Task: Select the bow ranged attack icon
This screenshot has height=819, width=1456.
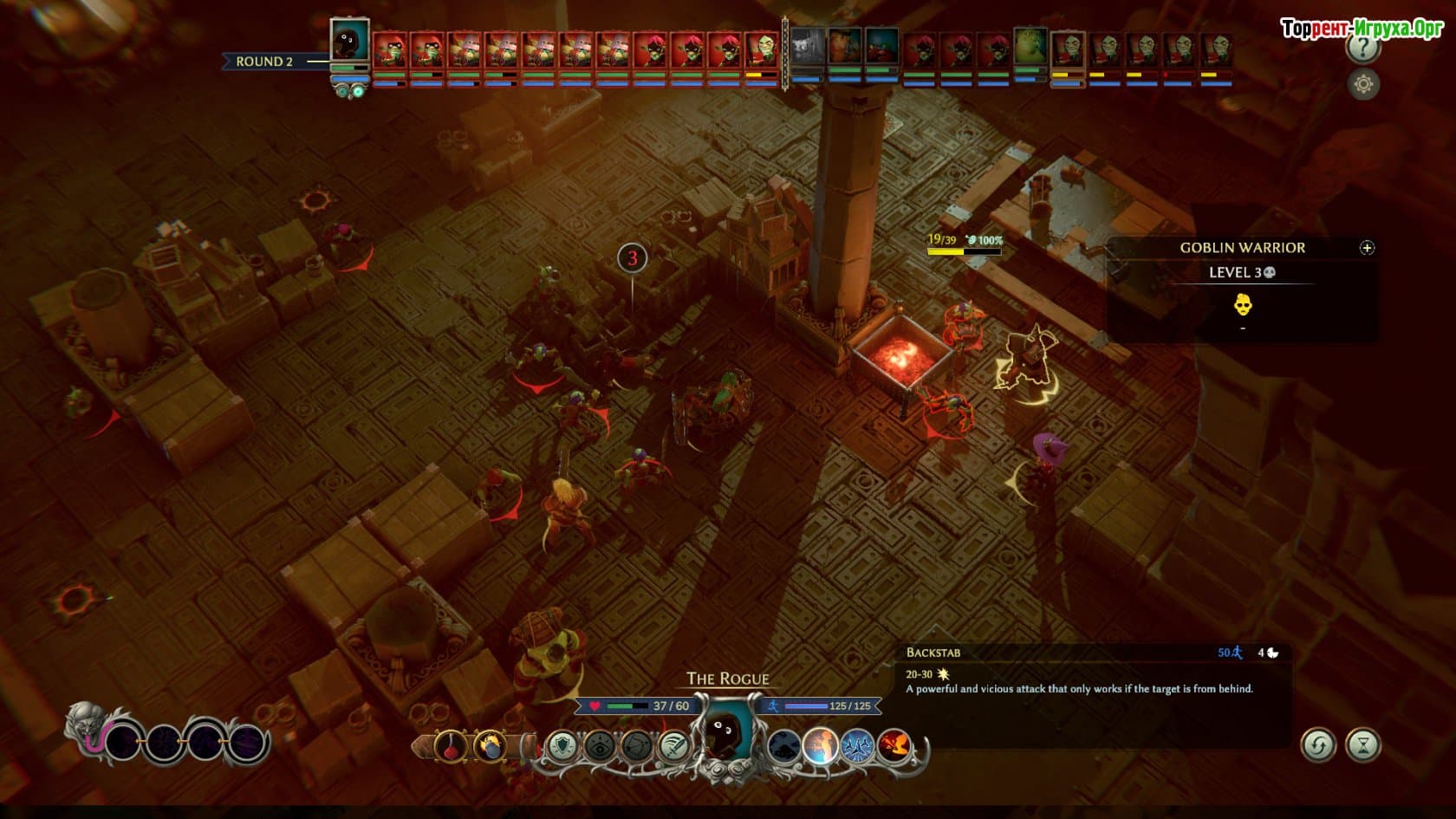Action: [636, 745]
